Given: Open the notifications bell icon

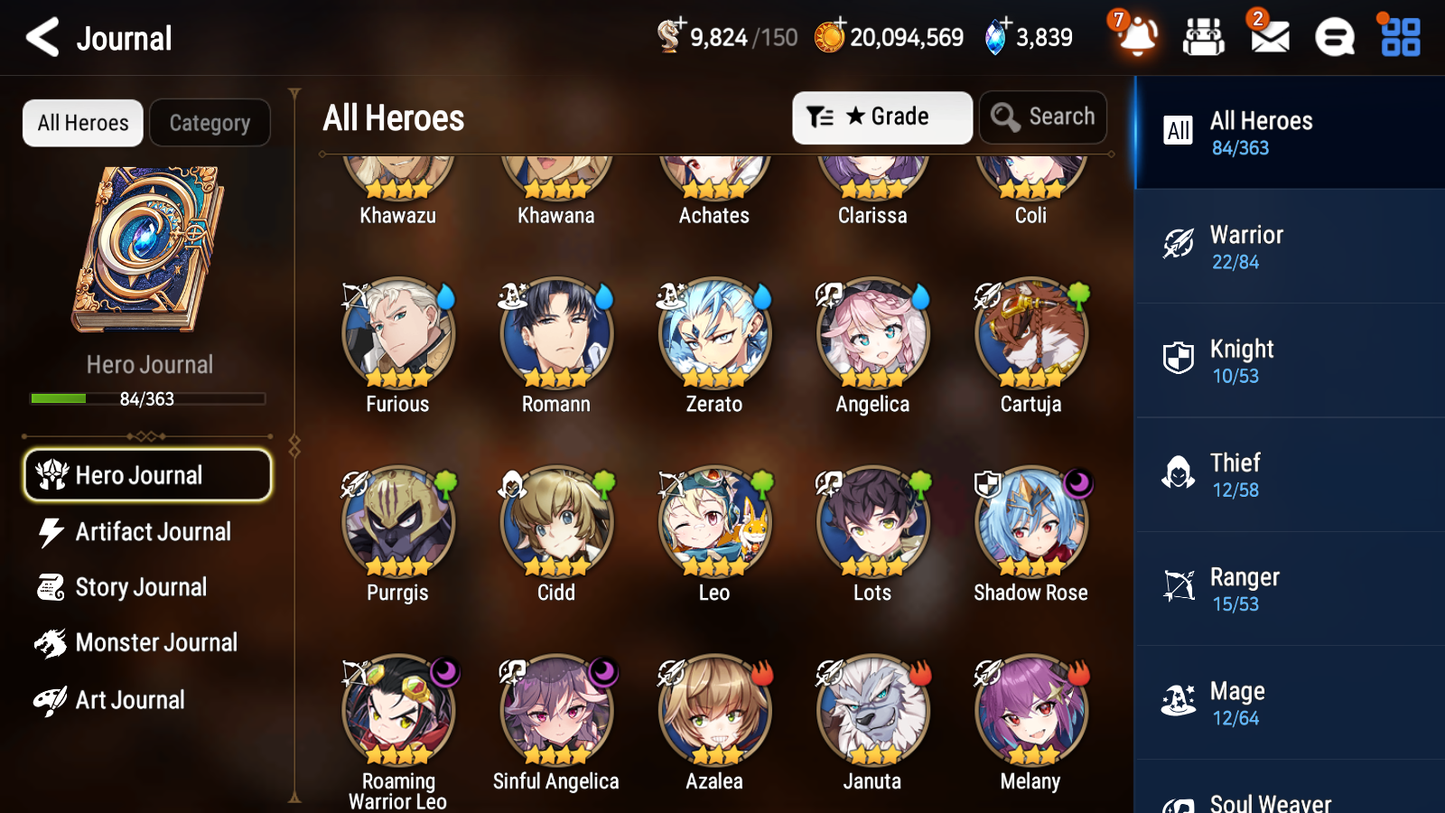Looking at the screenshot, I should tap(1134, 36).
